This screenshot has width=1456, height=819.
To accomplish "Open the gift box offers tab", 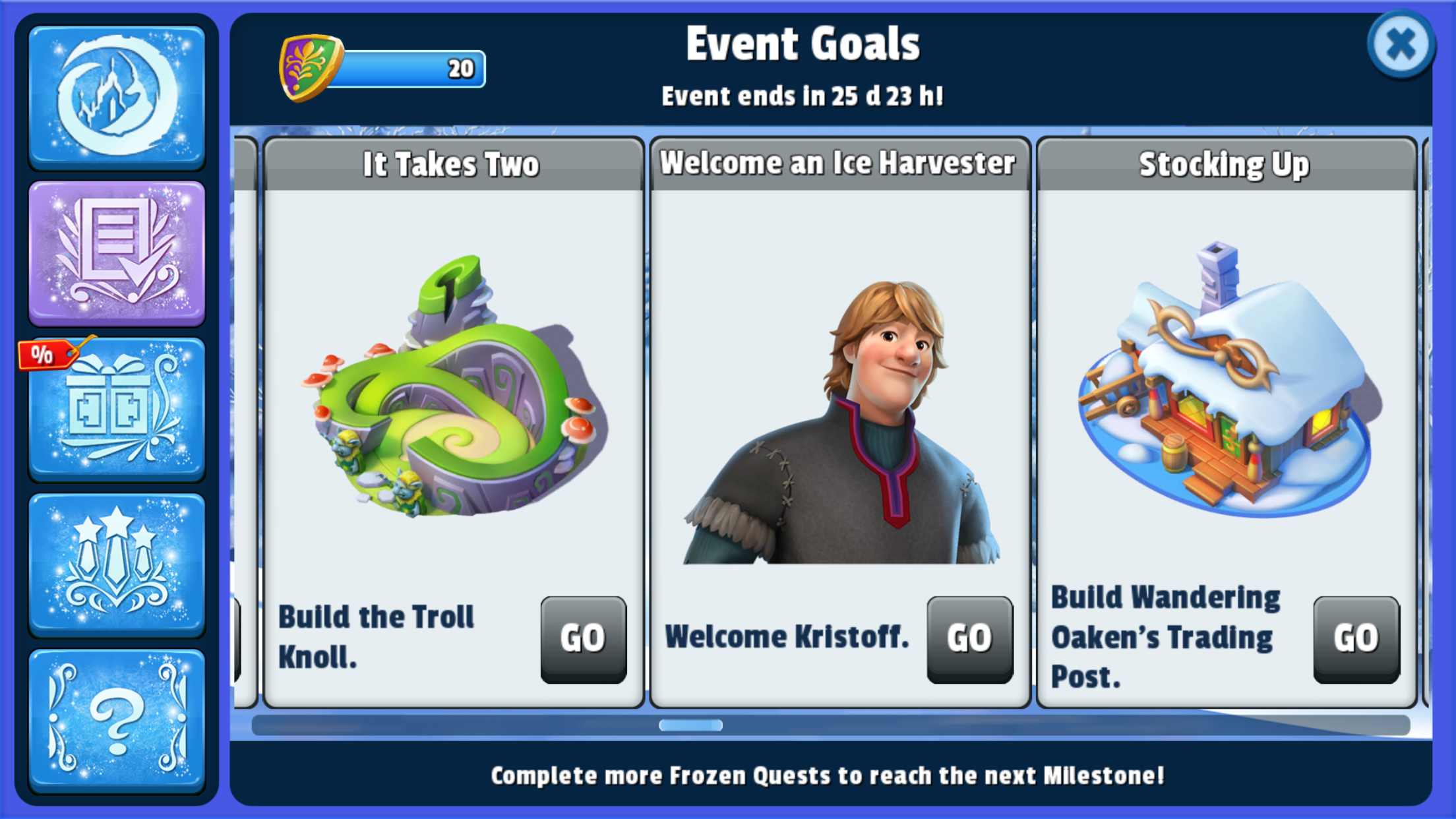I will coord(117,409).
